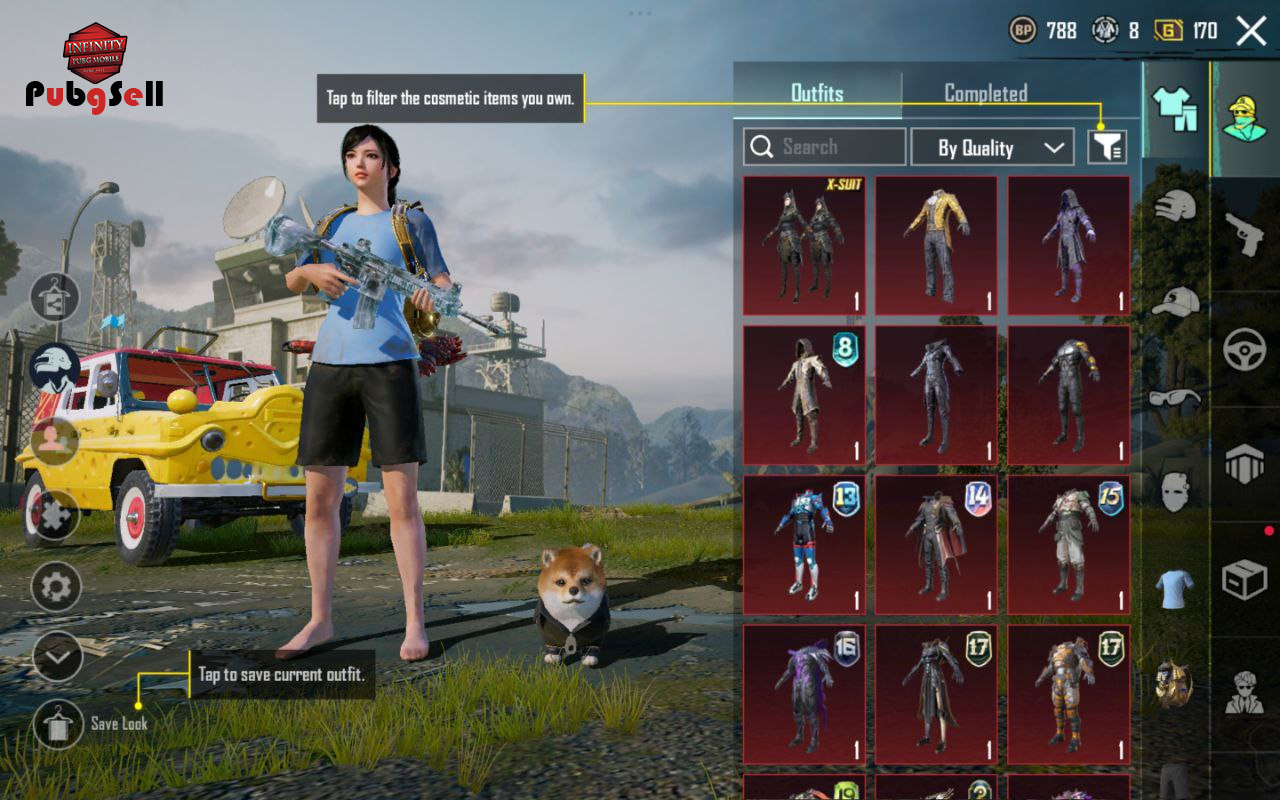
Task: Open the box section with red dot
Action: coord(1245,578)
